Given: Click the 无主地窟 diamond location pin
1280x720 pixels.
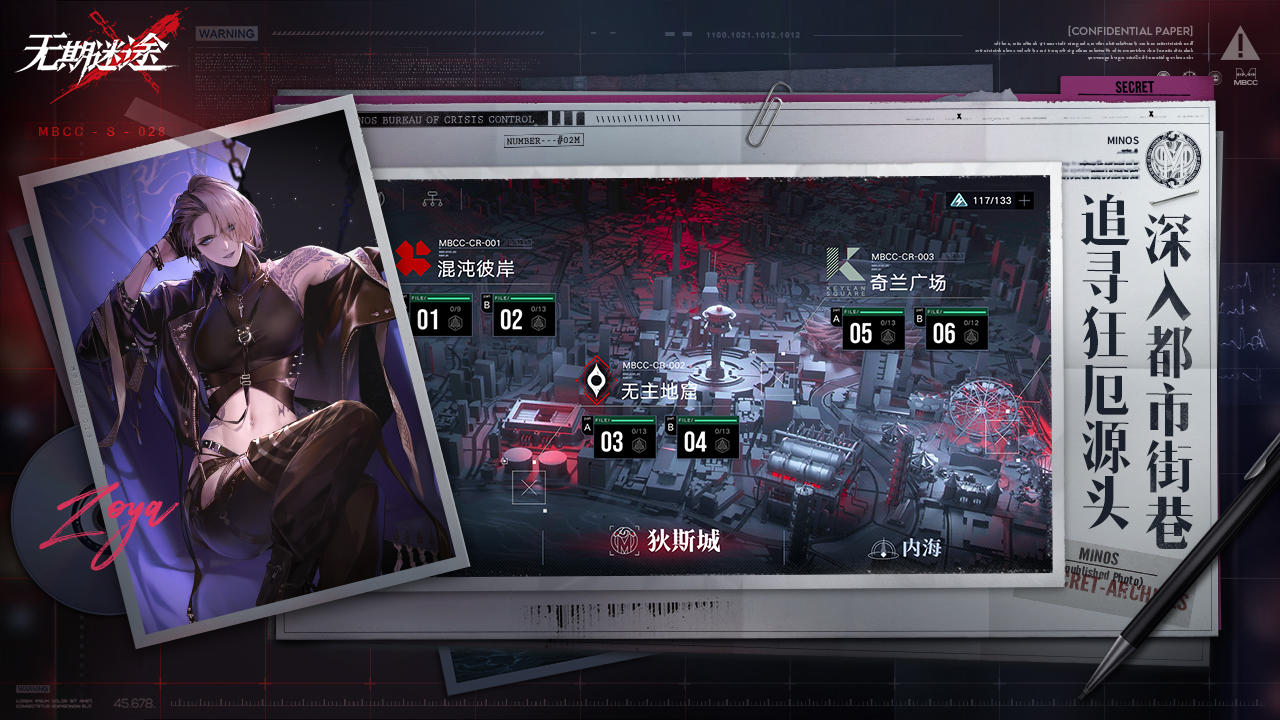Looking at the screenshot, I should click(596, 382).
